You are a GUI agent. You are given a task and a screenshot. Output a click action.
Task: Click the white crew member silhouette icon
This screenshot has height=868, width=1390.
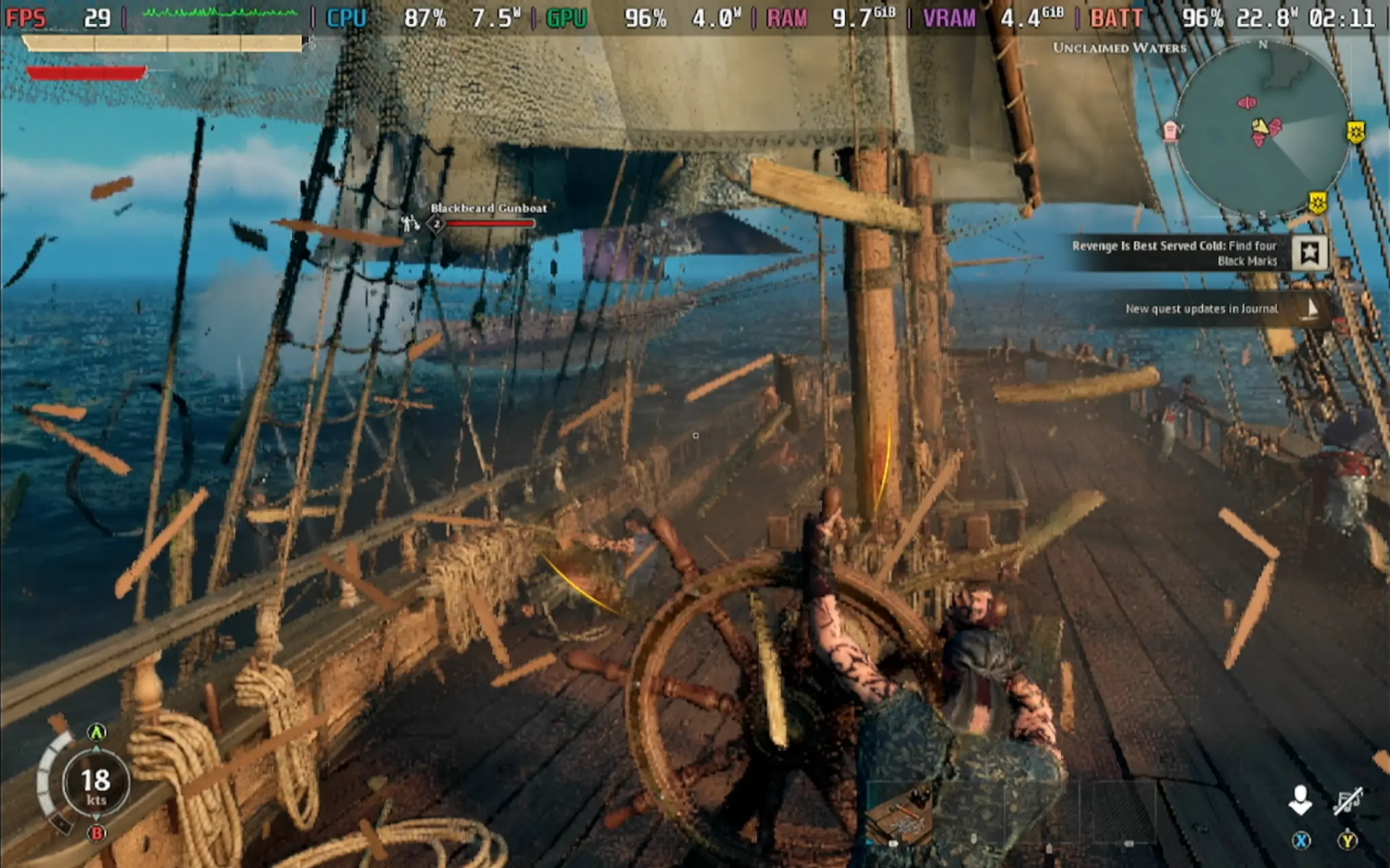tap(1300, 800)
